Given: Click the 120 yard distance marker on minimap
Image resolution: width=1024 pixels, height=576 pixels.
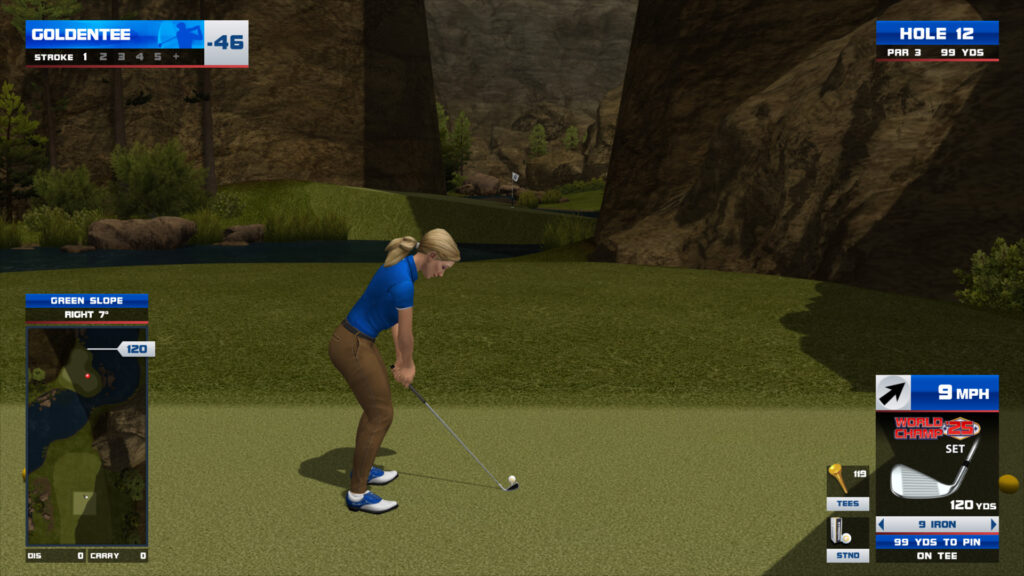Looking at the screenshot, I should pos(137,349).
